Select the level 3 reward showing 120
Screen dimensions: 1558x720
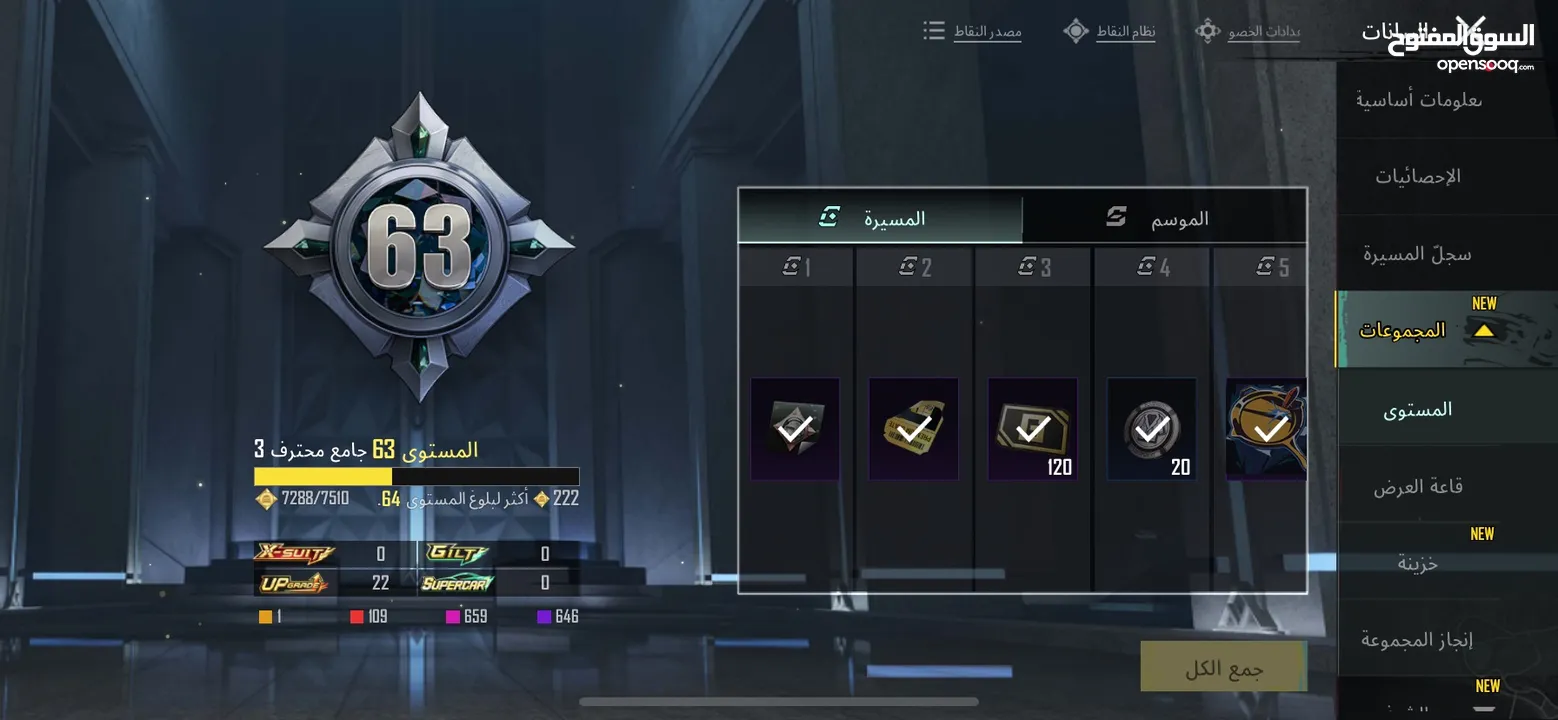pyautogui.click(x=1032, y=429)
